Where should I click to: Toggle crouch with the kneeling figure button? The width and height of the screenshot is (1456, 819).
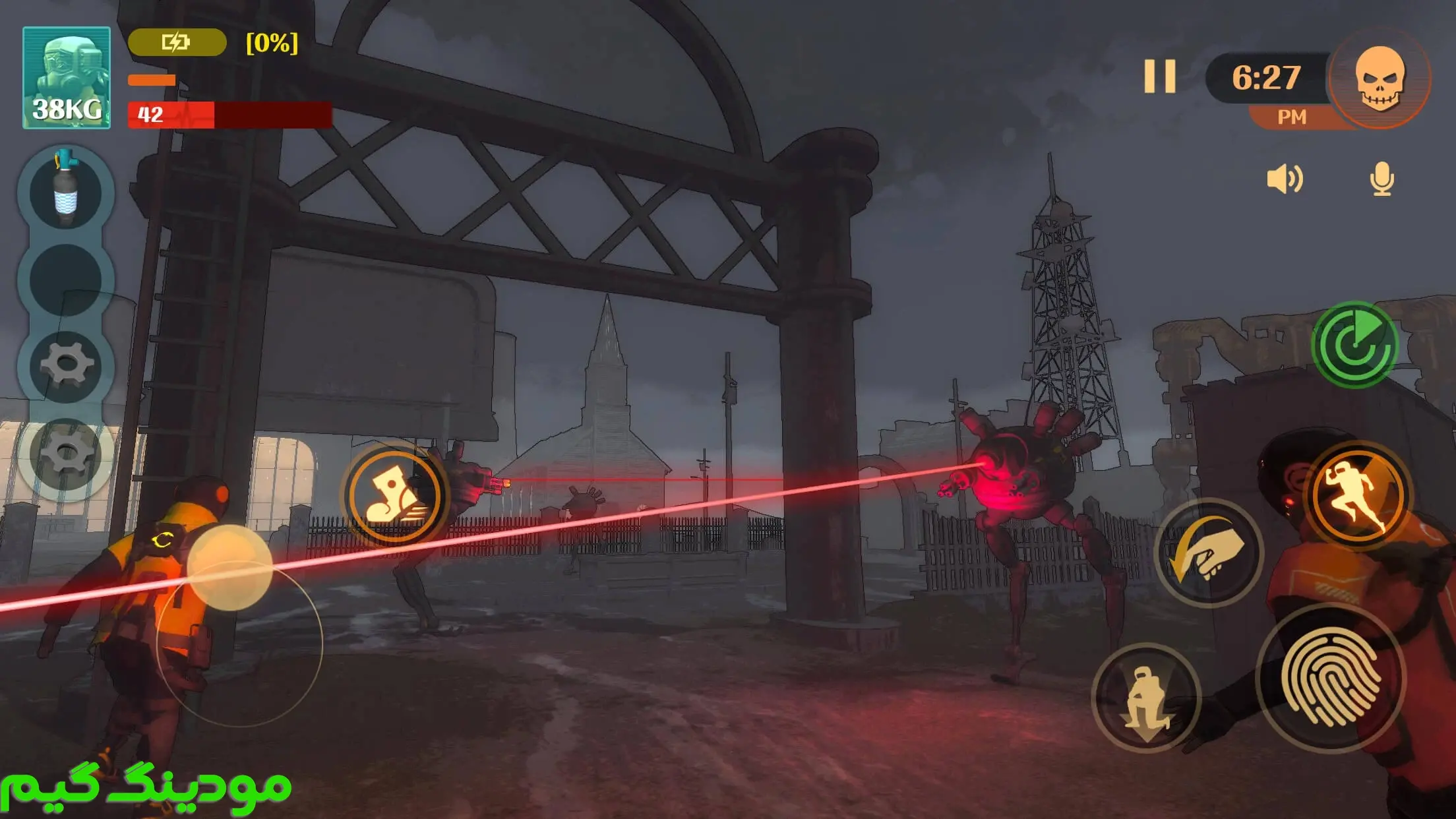tap(1146, 698)
